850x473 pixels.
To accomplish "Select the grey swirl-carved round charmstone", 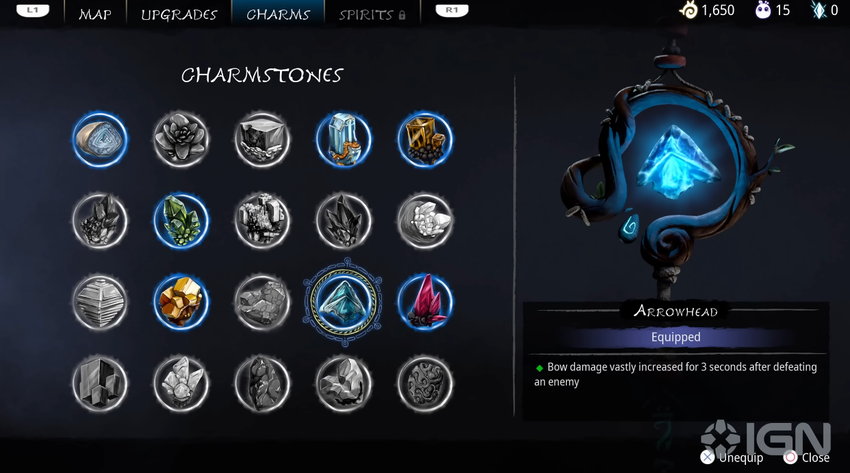I will click(425, 382).
